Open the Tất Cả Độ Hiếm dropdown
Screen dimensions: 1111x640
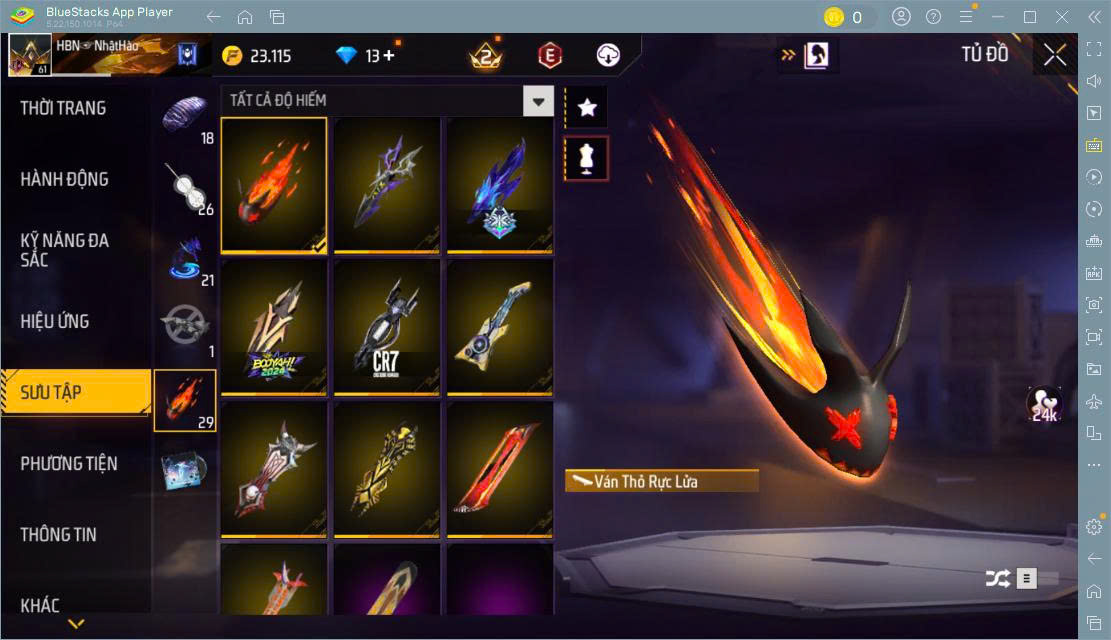click(x=539, y=101)
